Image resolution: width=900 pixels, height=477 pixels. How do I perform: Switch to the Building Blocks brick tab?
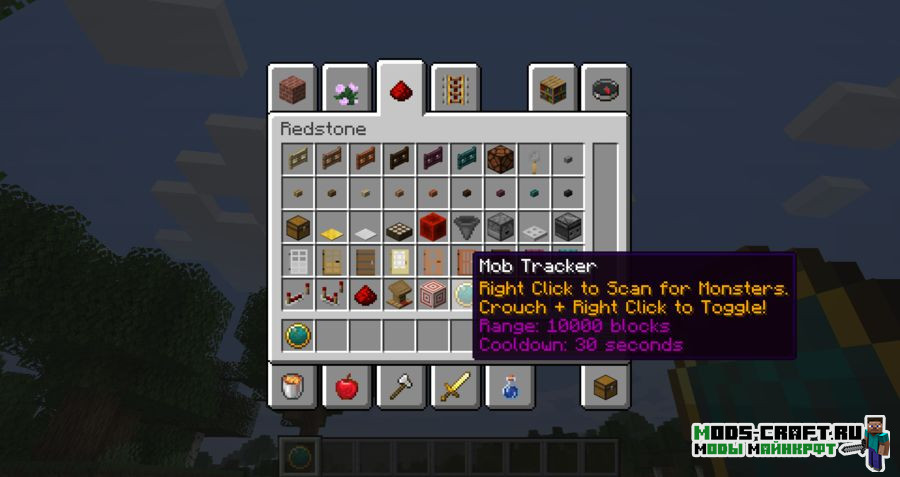tap(292, 91)
